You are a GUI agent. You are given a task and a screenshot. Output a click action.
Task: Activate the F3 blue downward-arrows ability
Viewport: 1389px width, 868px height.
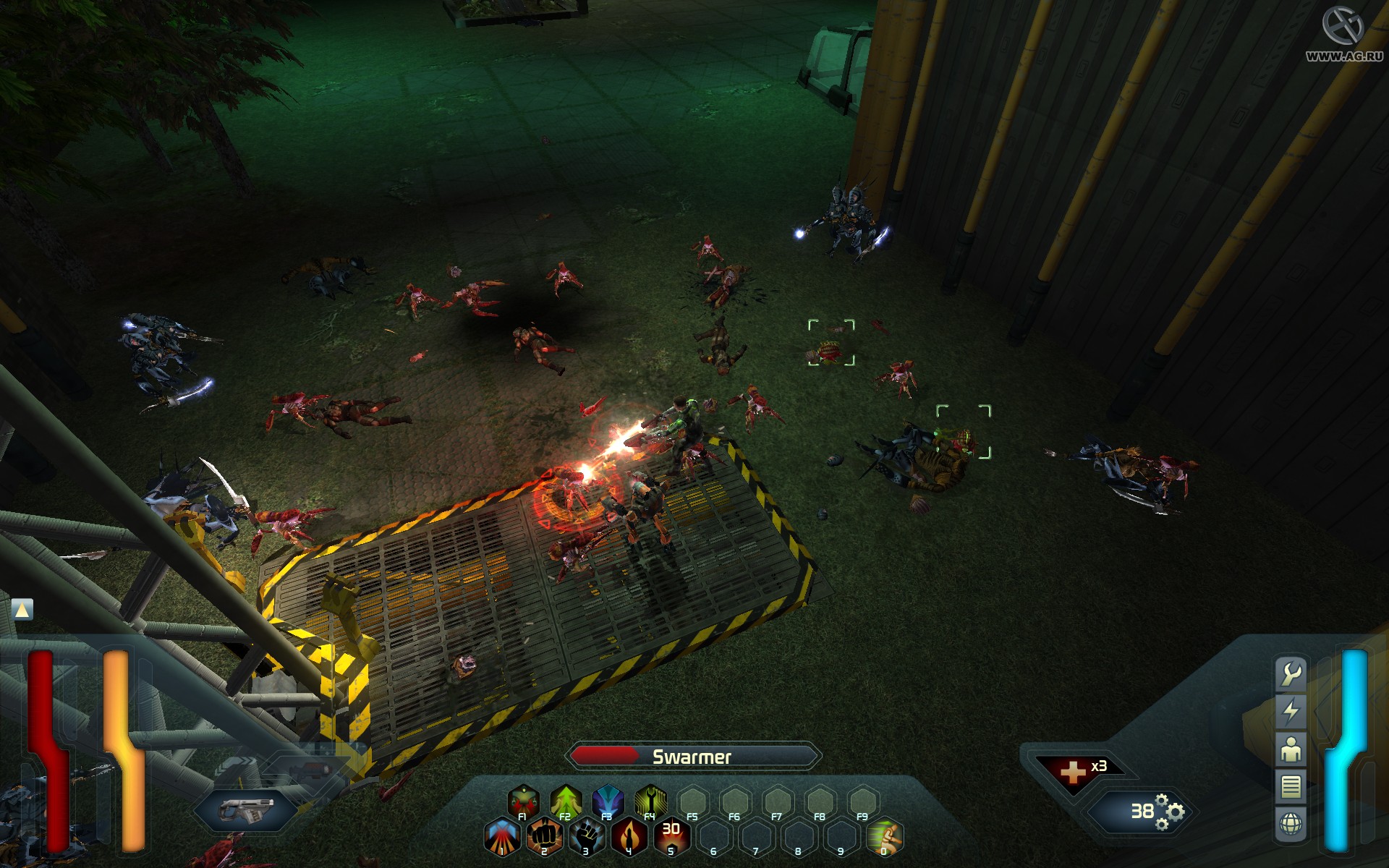(x=608, y=801)
